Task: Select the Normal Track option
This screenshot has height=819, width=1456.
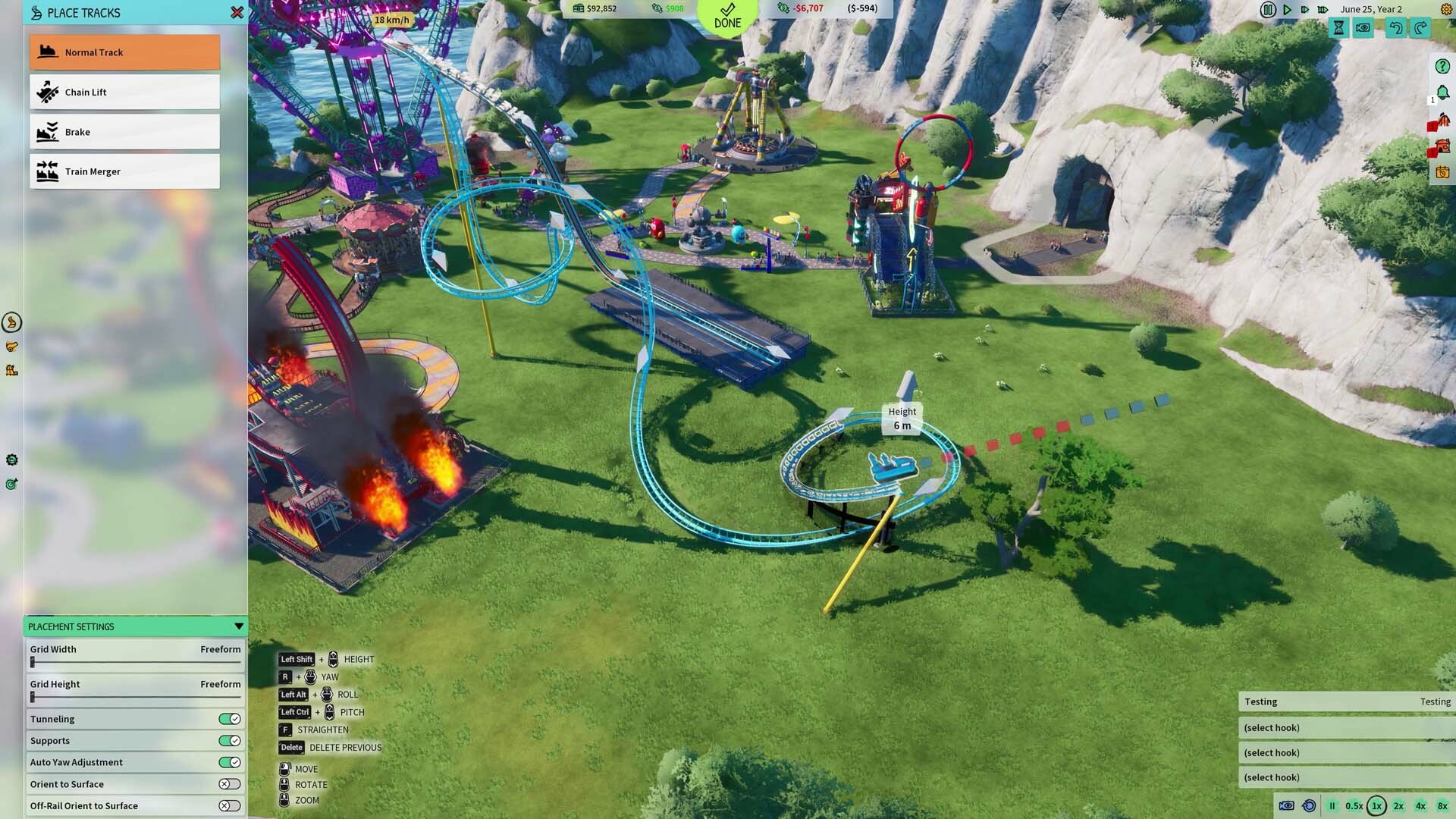Action: coord(124,52)
